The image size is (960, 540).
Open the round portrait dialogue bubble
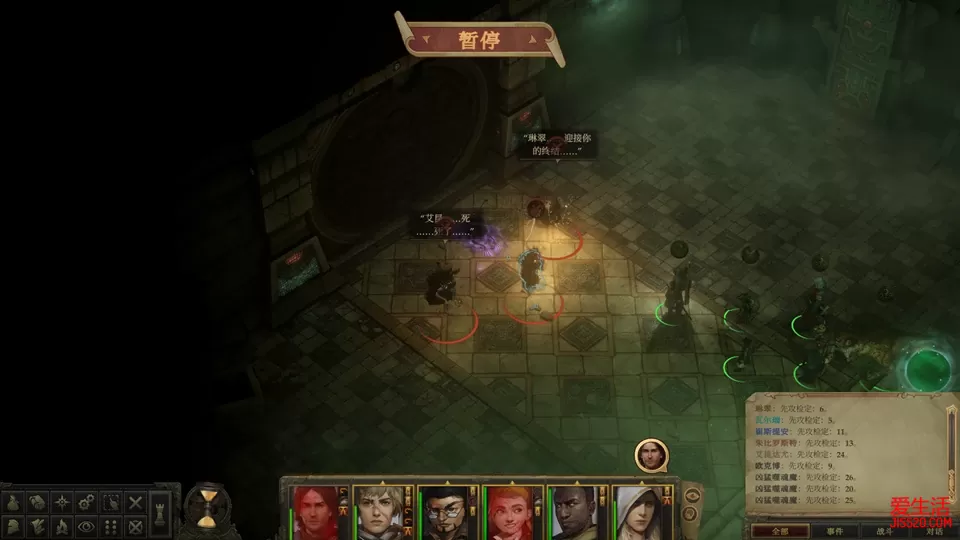(x=651, y=455)
